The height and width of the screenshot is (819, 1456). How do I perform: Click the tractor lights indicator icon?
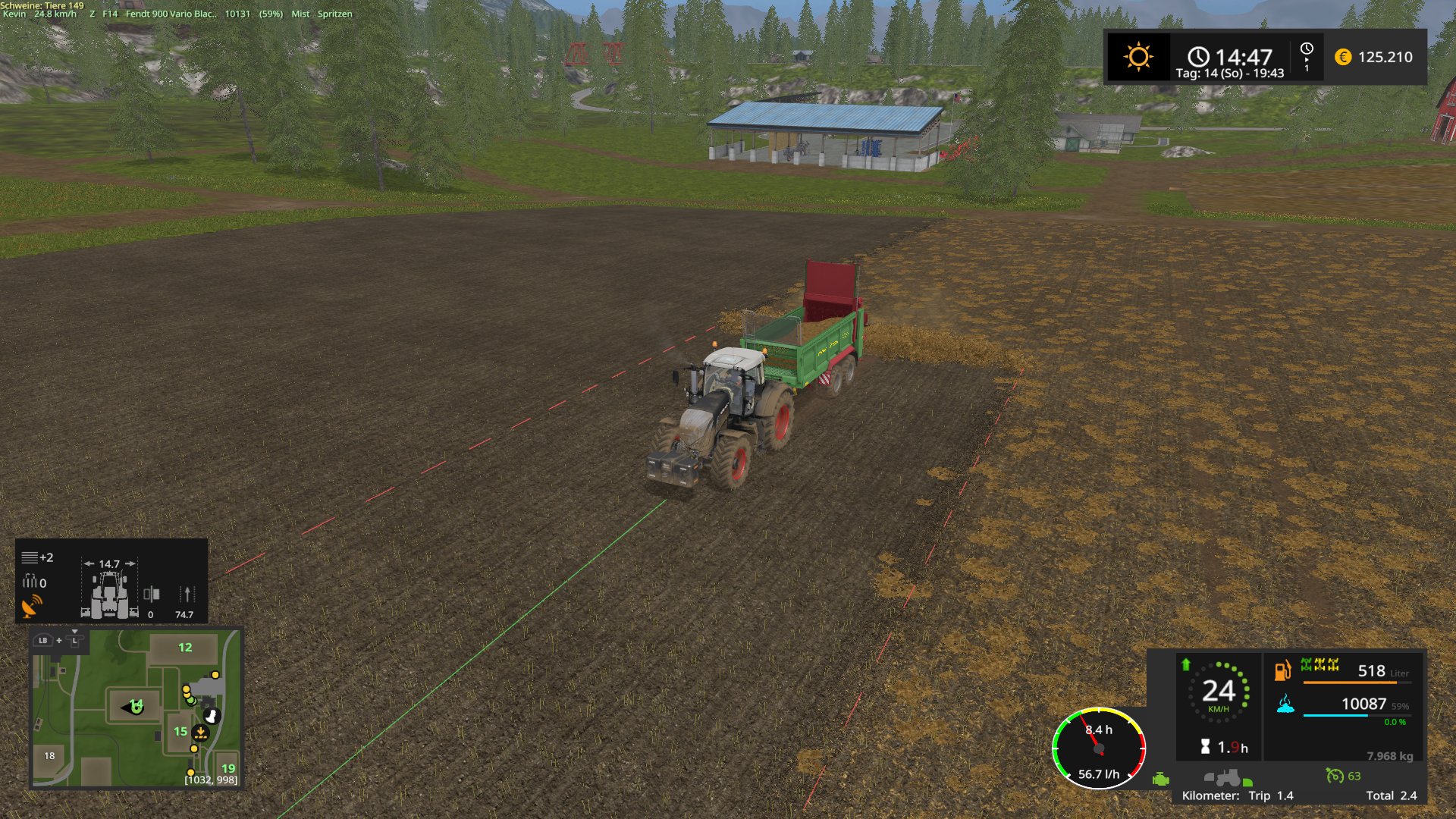click(1228, 778)
